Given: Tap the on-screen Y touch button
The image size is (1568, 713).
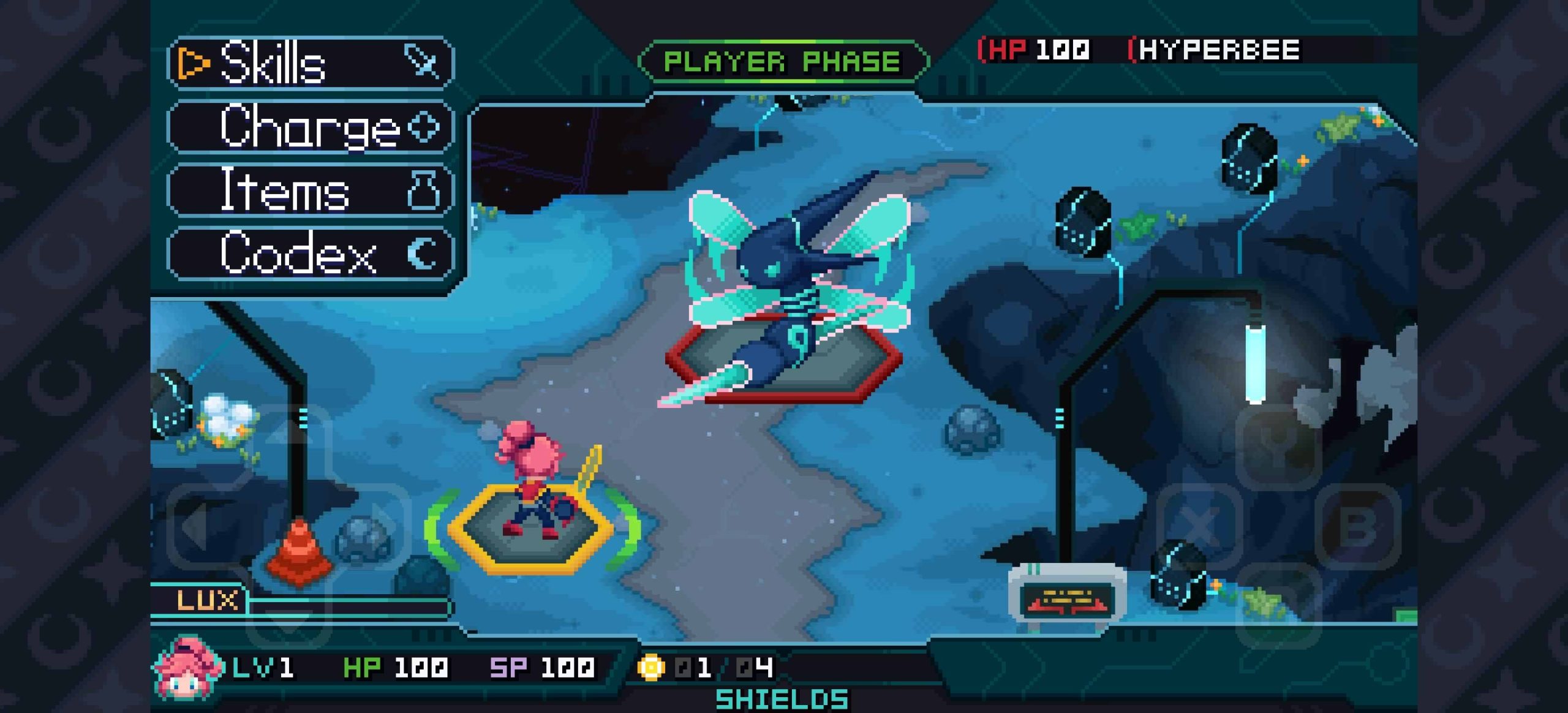Looking at the screenshot, I should (x=1278, y=447).
